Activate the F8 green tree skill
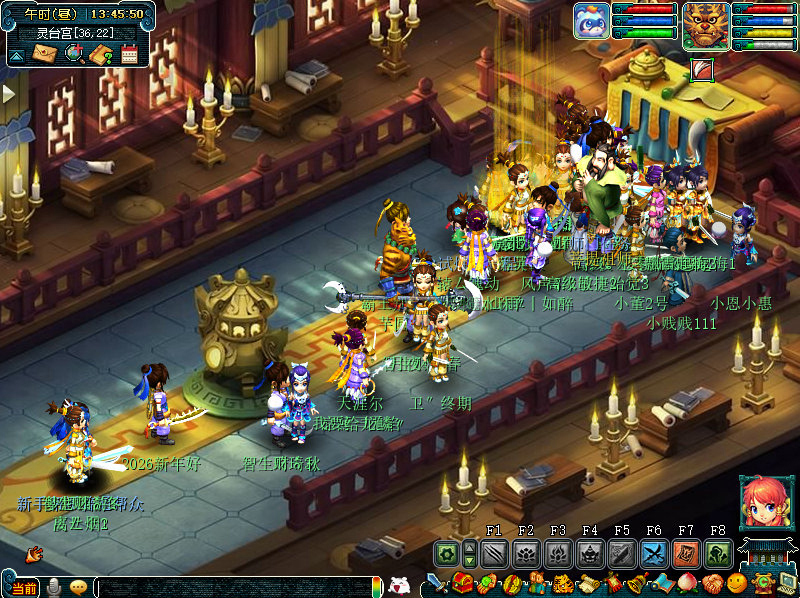The height and width of the screenshot is (598, 800). tap(718, 553)
